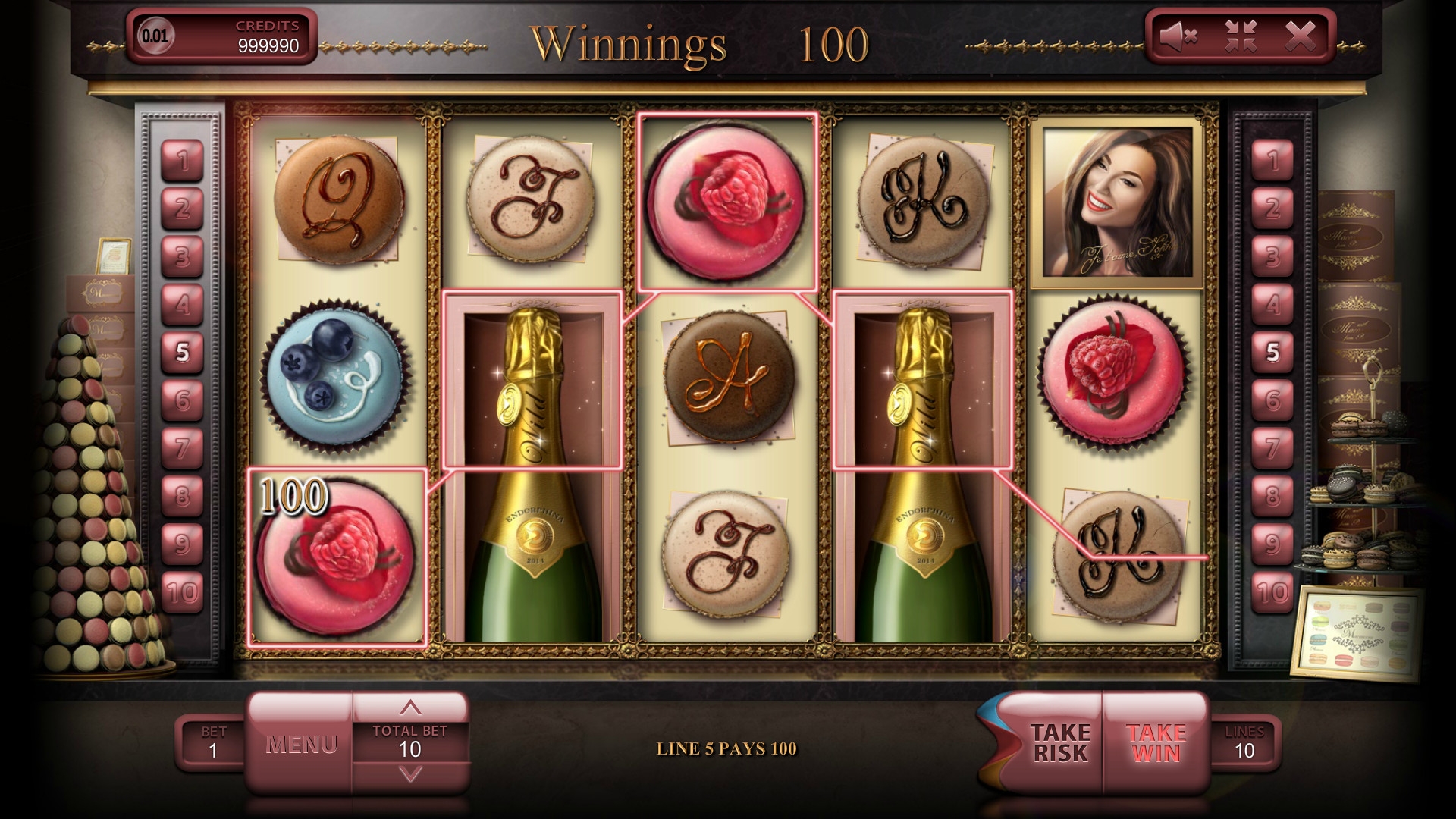
Task: Close the game with the X button
Action: pyautogui.click(x=1300, y=36)
